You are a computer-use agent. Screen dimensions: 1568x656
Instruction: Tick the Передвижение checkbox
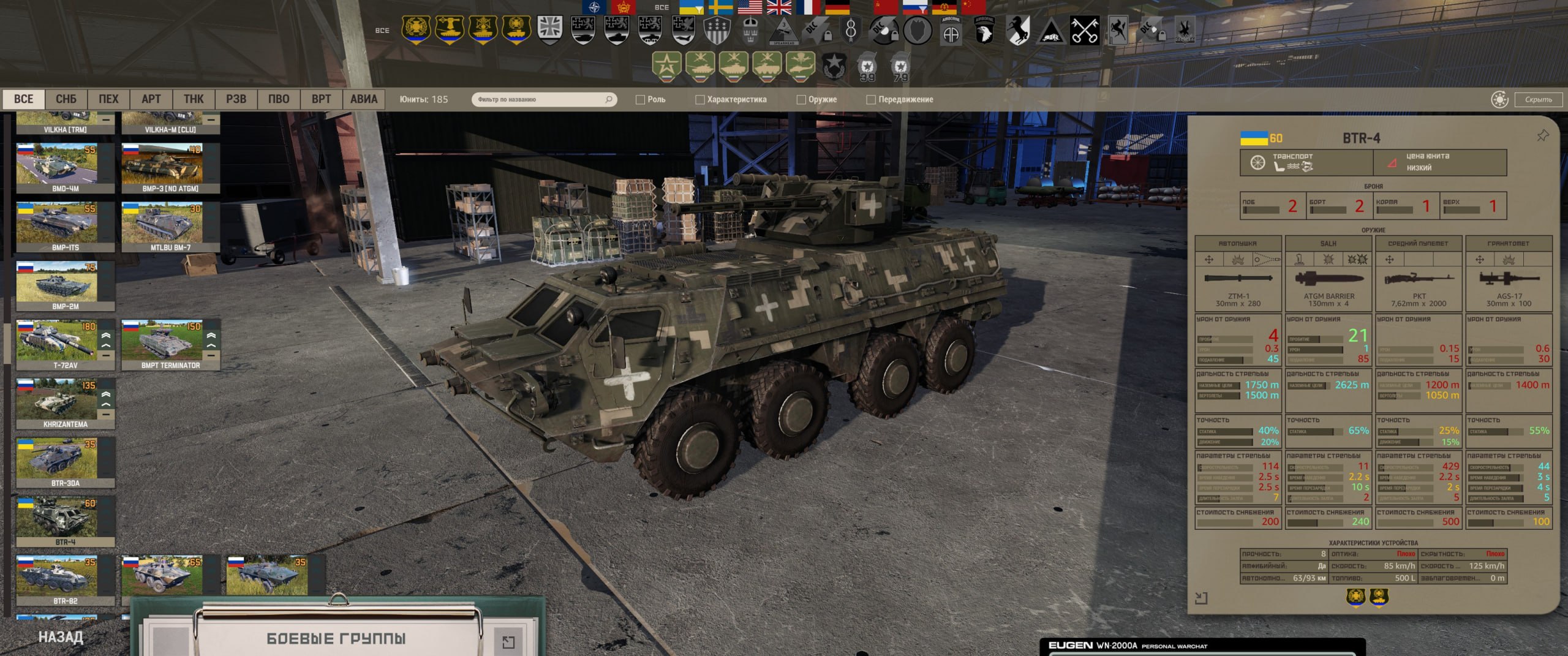871,100
